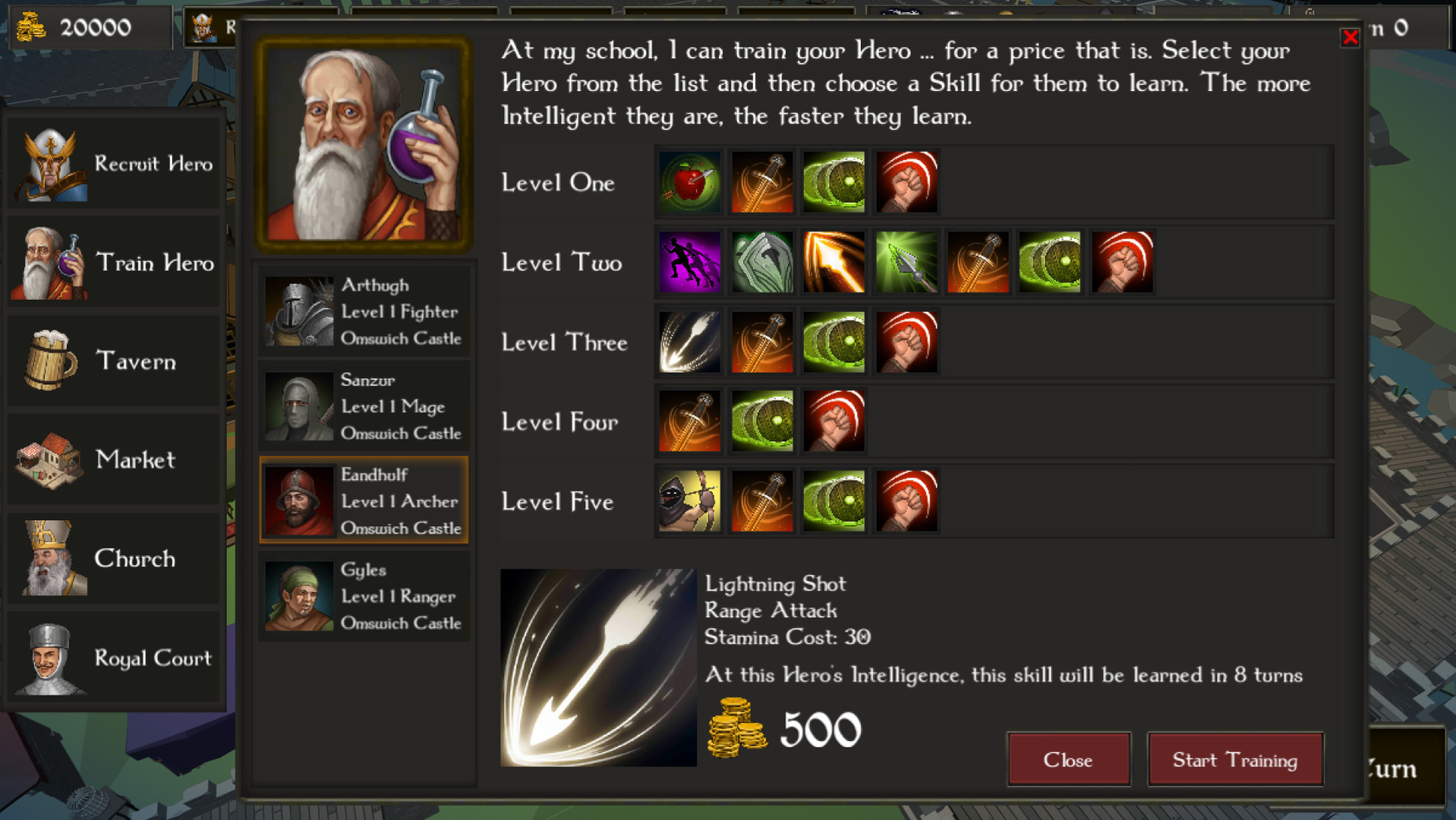The width and height of the screenshot is (1456, 820).
Task: Open the Church panel
Action: point(112,559)
